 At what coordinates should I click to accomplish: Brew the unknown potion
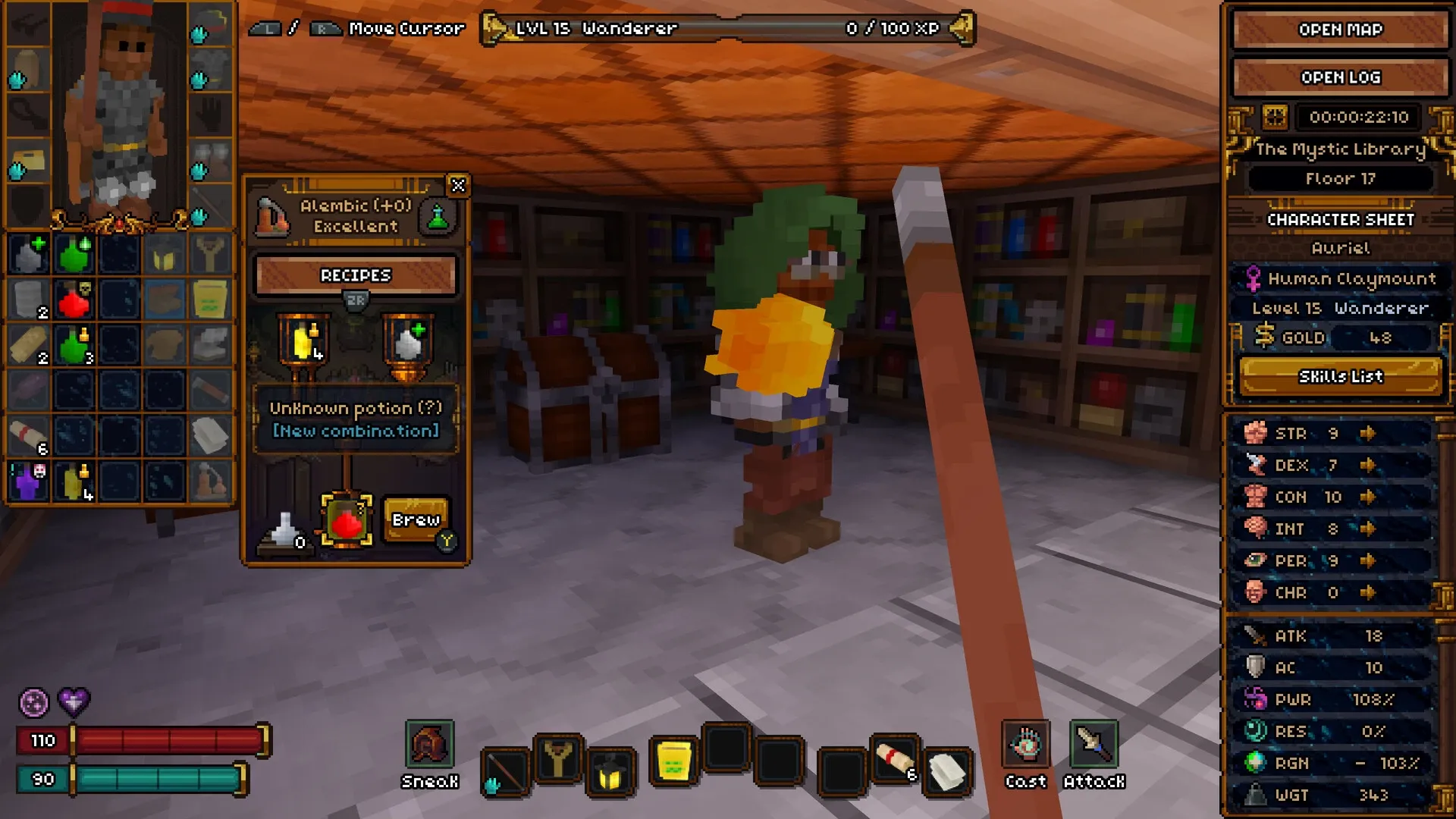pos(416,519)
